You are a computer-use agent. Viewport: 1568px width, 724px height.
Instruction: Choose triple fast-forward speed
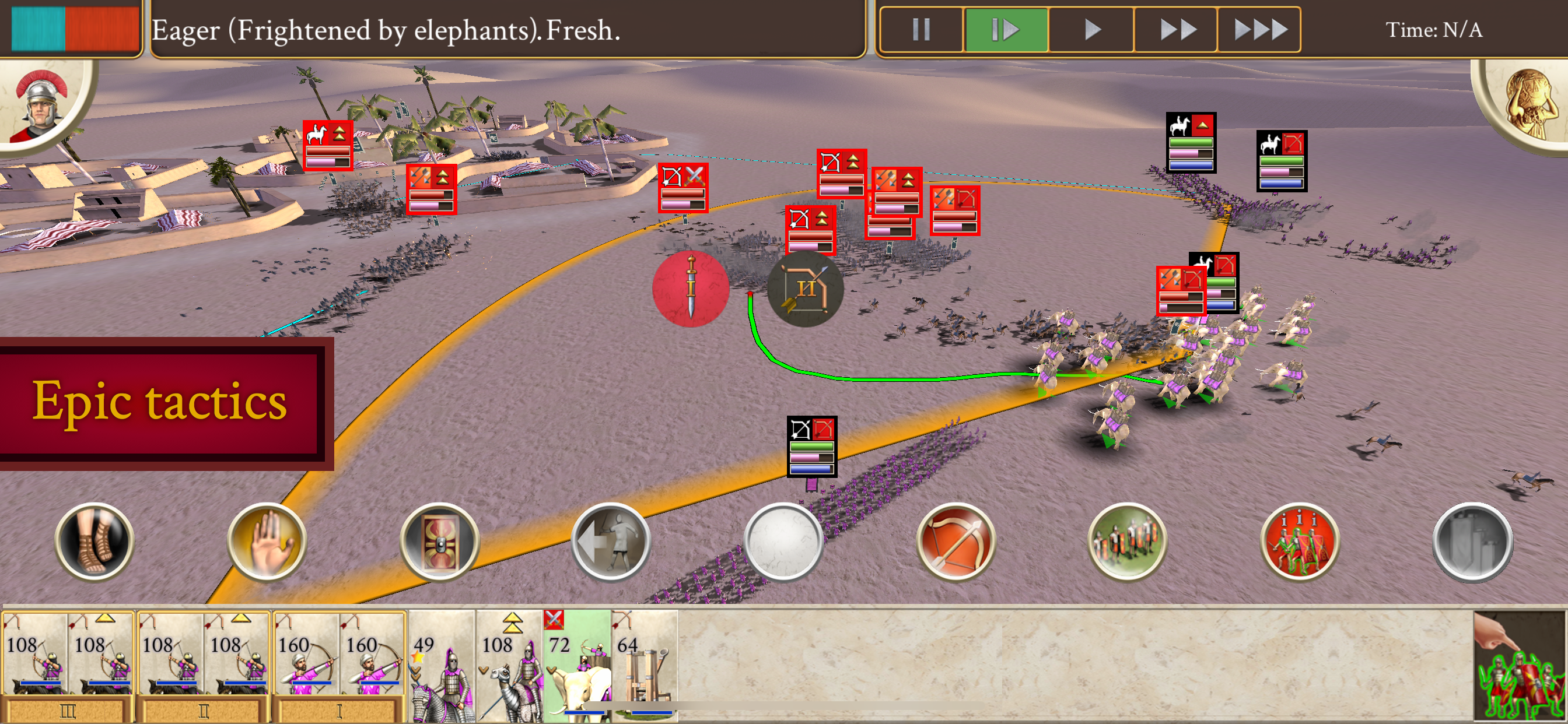click(x=1259, y=29)
